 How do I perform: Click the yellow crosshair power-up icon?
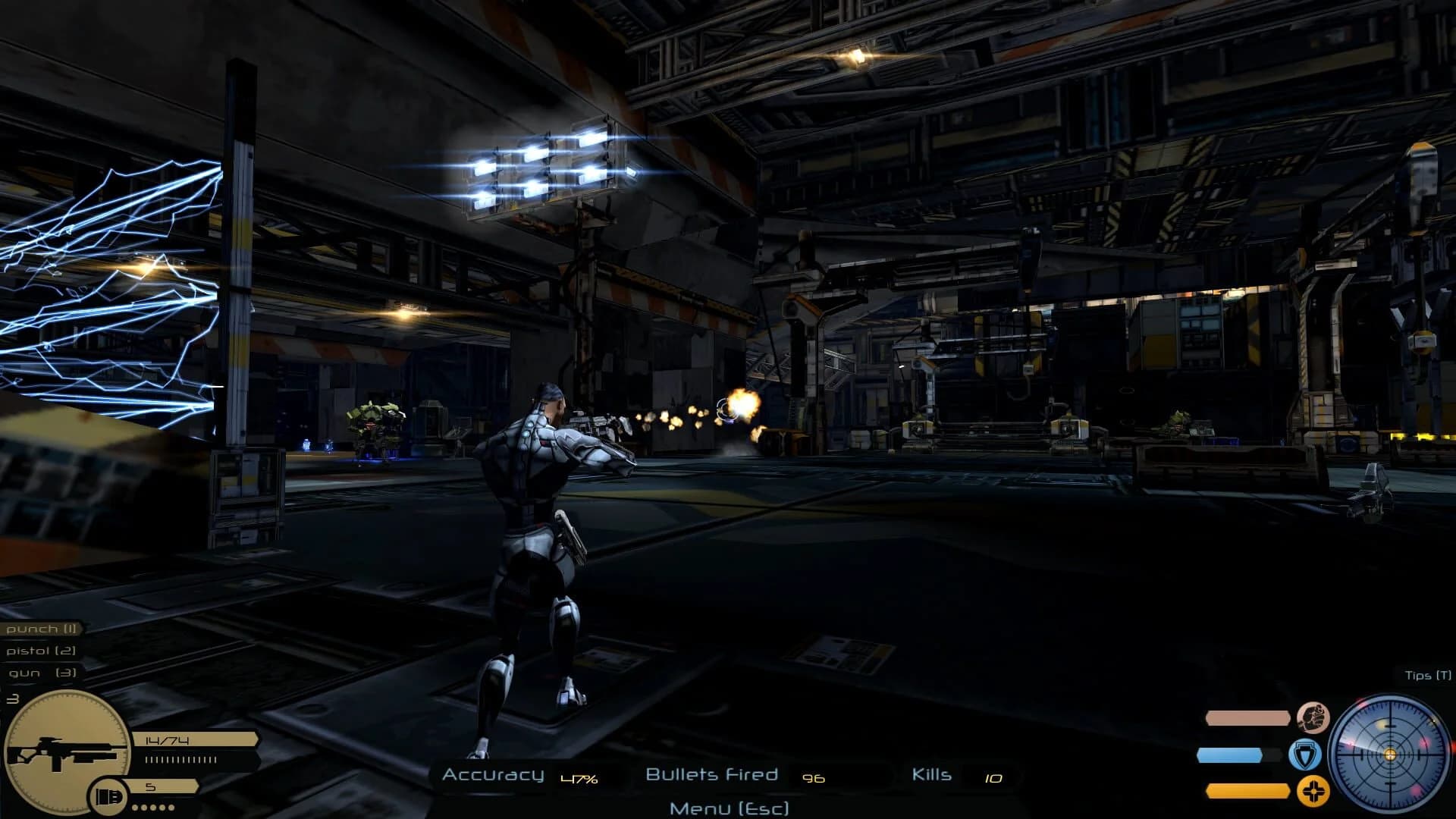[x=1313, y=791]
